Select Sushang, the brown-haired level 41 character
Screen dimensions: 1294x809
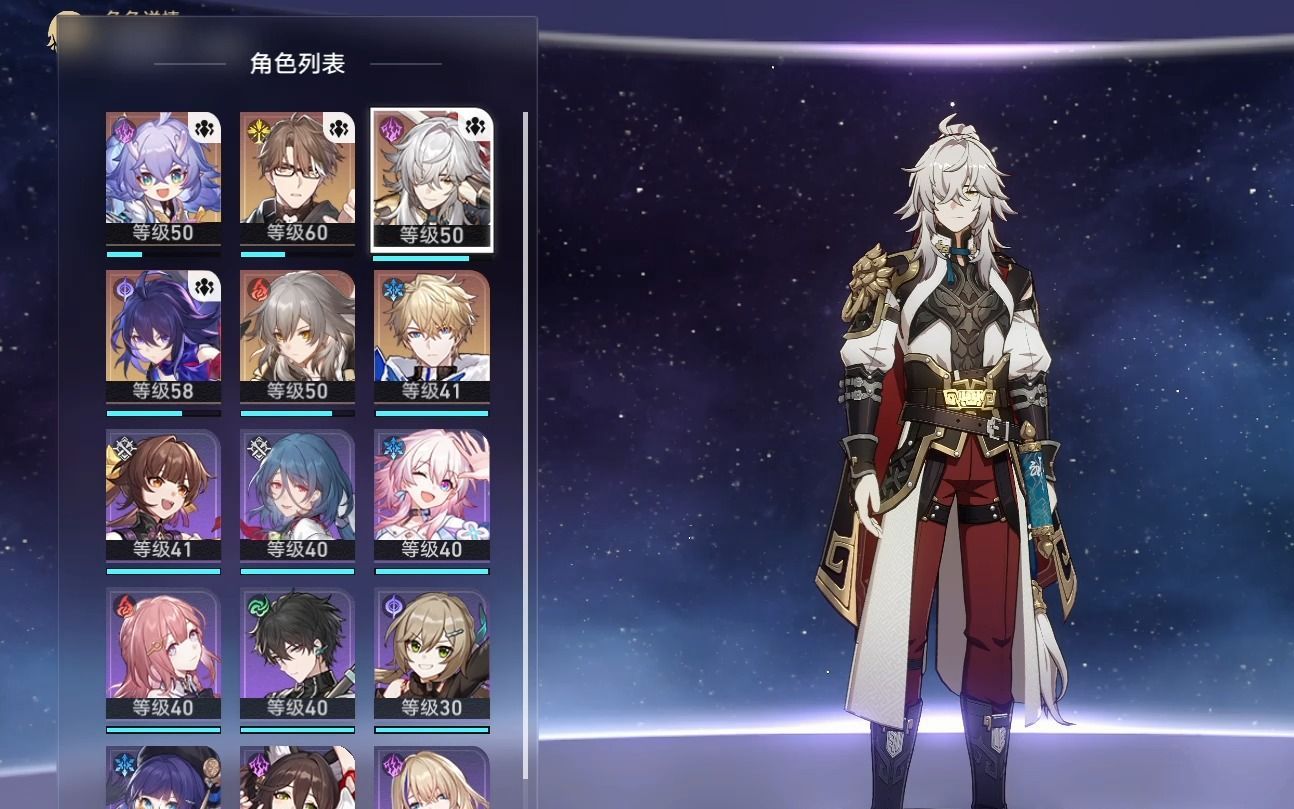pyautogui.click(x=163, y=496)
